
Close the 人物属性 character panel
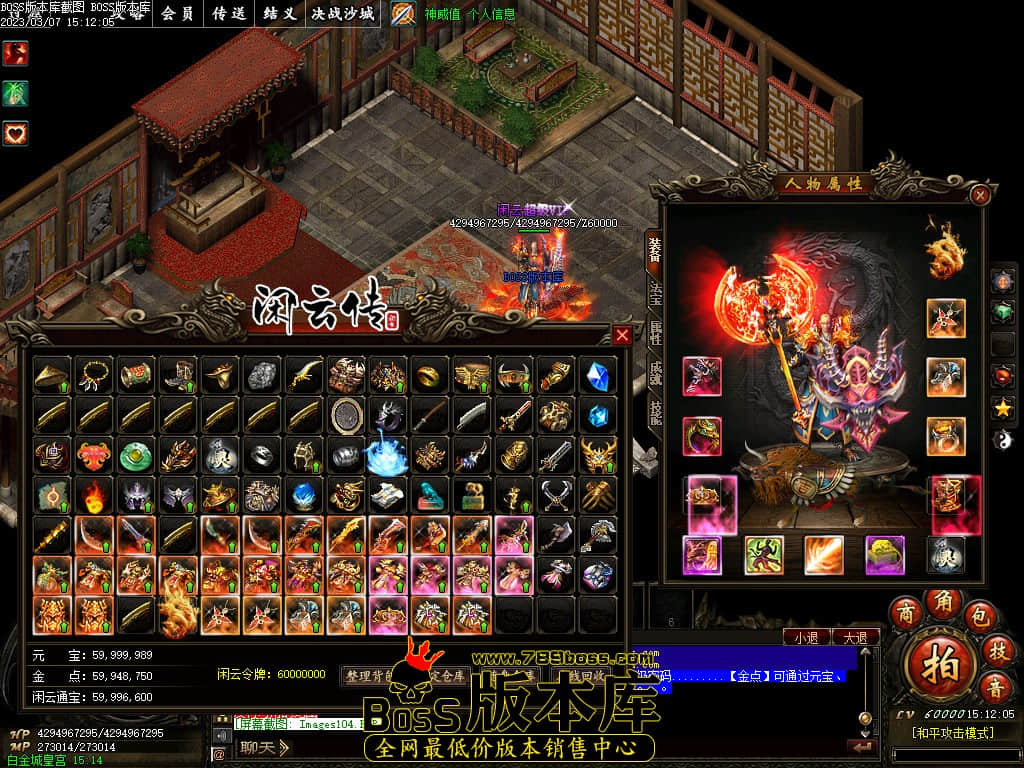pyautogui.click(x=981, y=195)
